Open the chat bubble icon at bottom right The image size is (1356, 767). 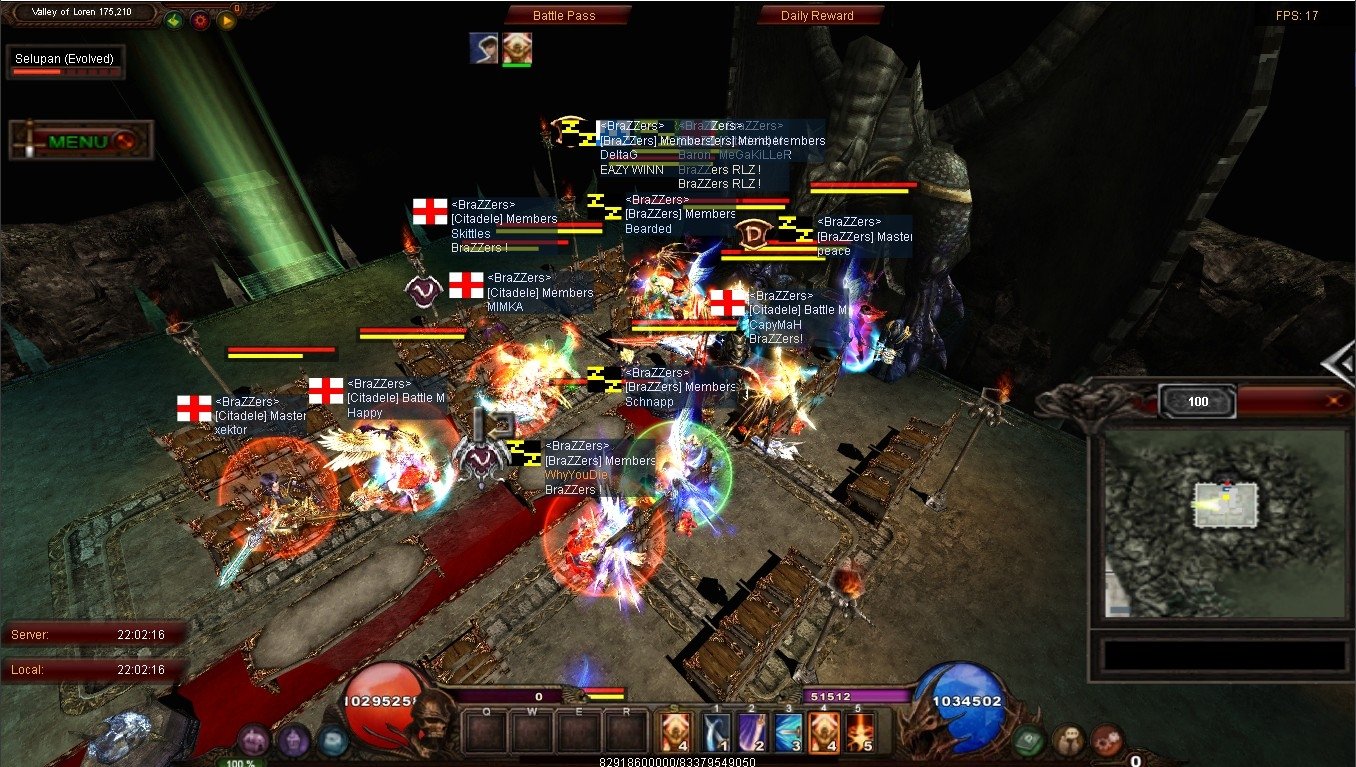1068,740
